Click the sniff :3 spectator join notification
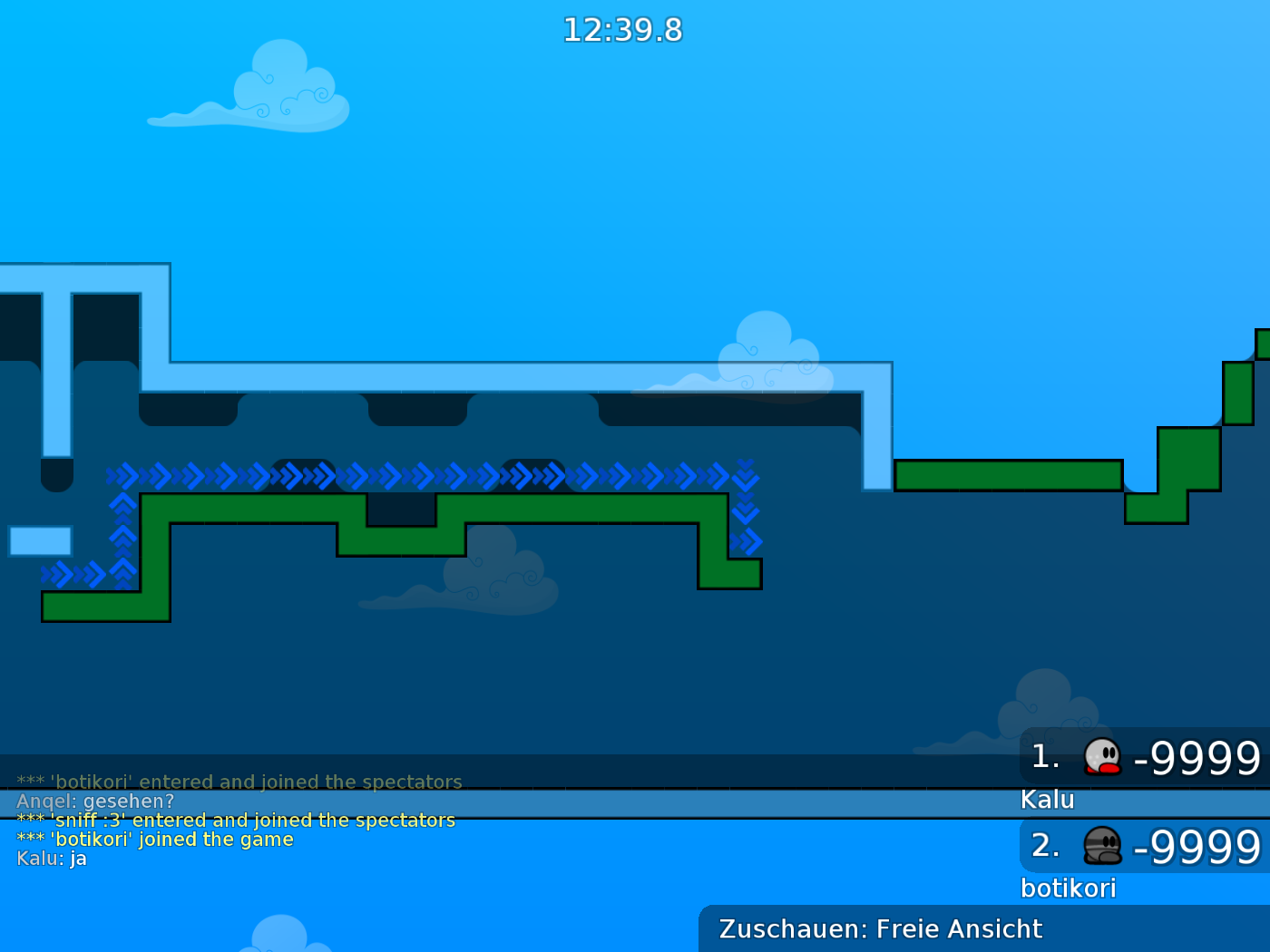This screenshot has width=1270, height=952. coord(236,820)
